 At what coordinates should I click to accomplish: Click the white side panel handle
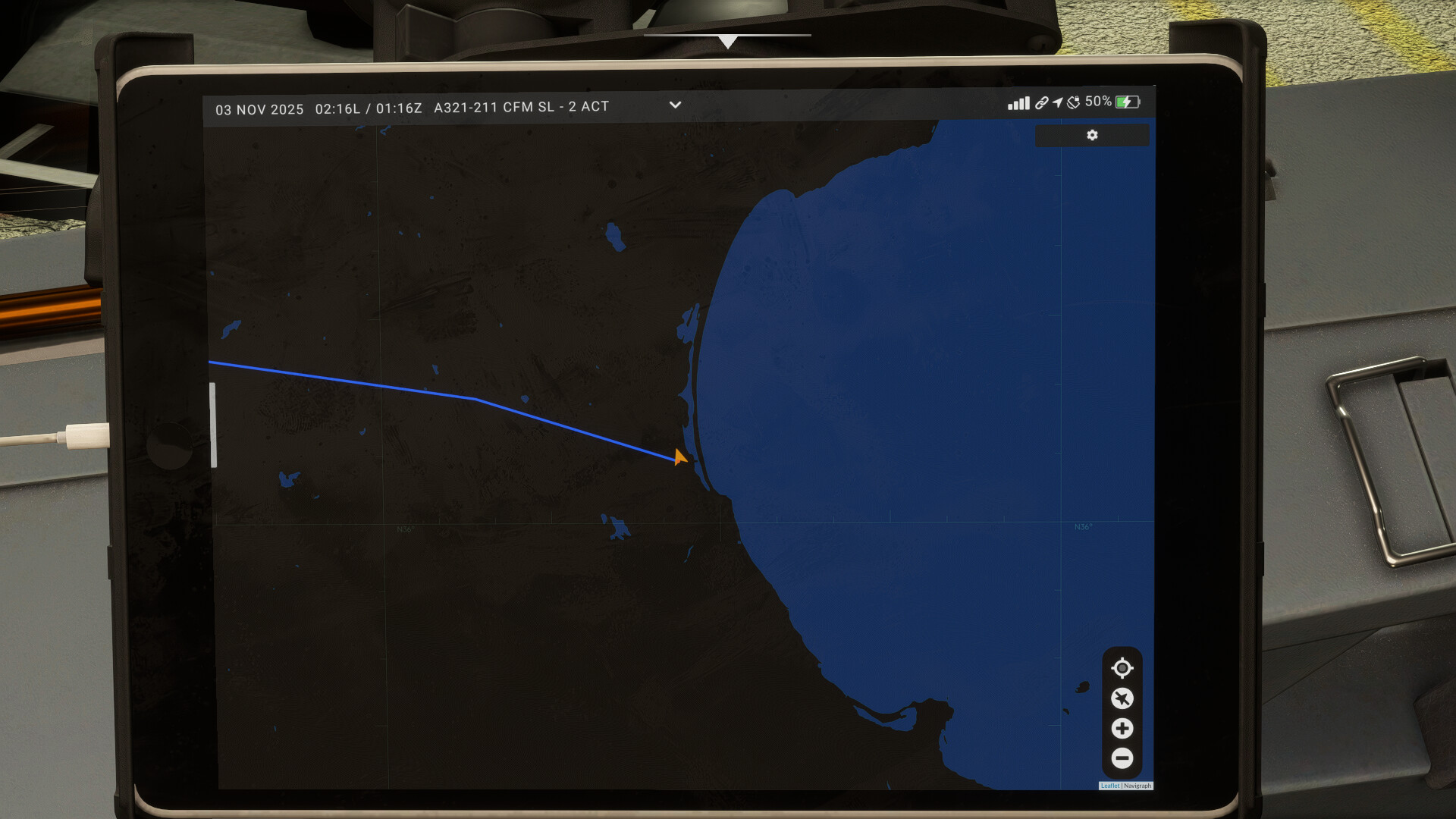[213, 425]
